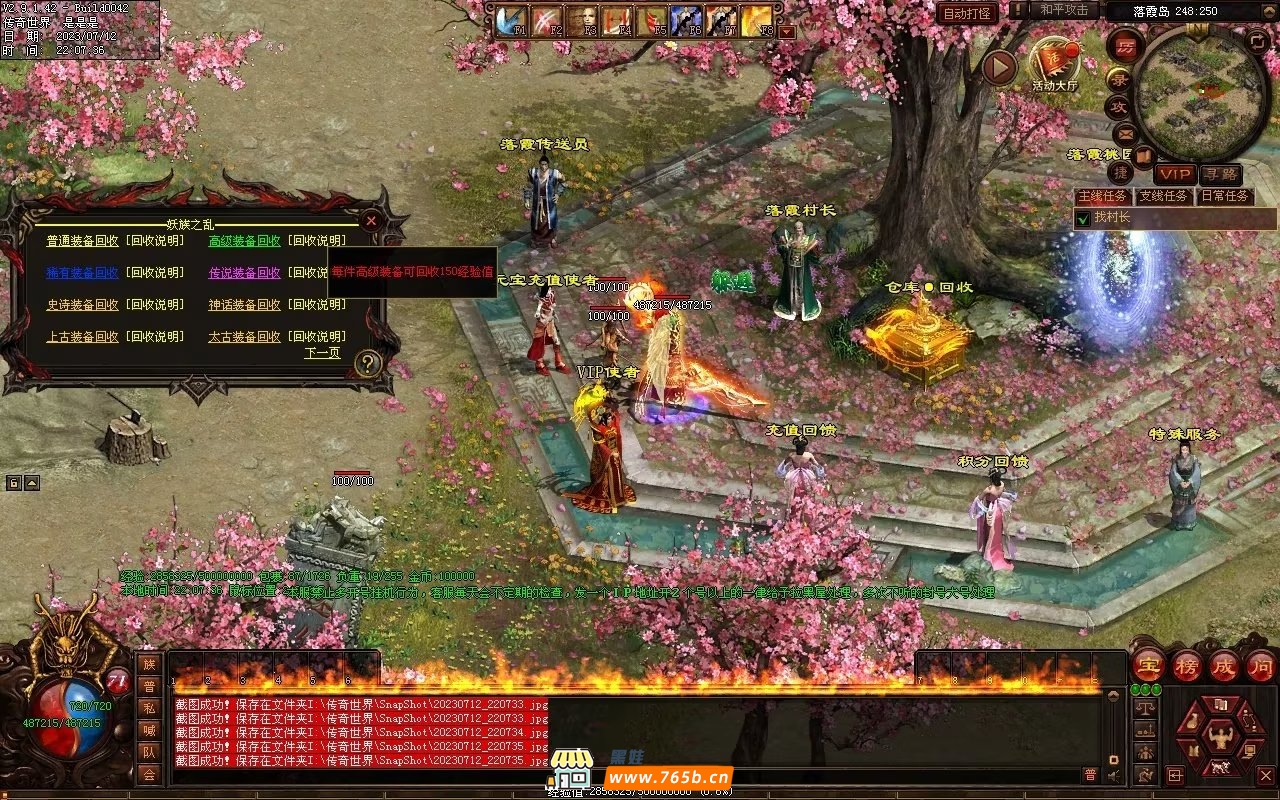The width and height of the screenshot is (1280, 800).
Task: Open the VIP button near the minimap
Action: pyautogui.click(x=1174, y=174)
